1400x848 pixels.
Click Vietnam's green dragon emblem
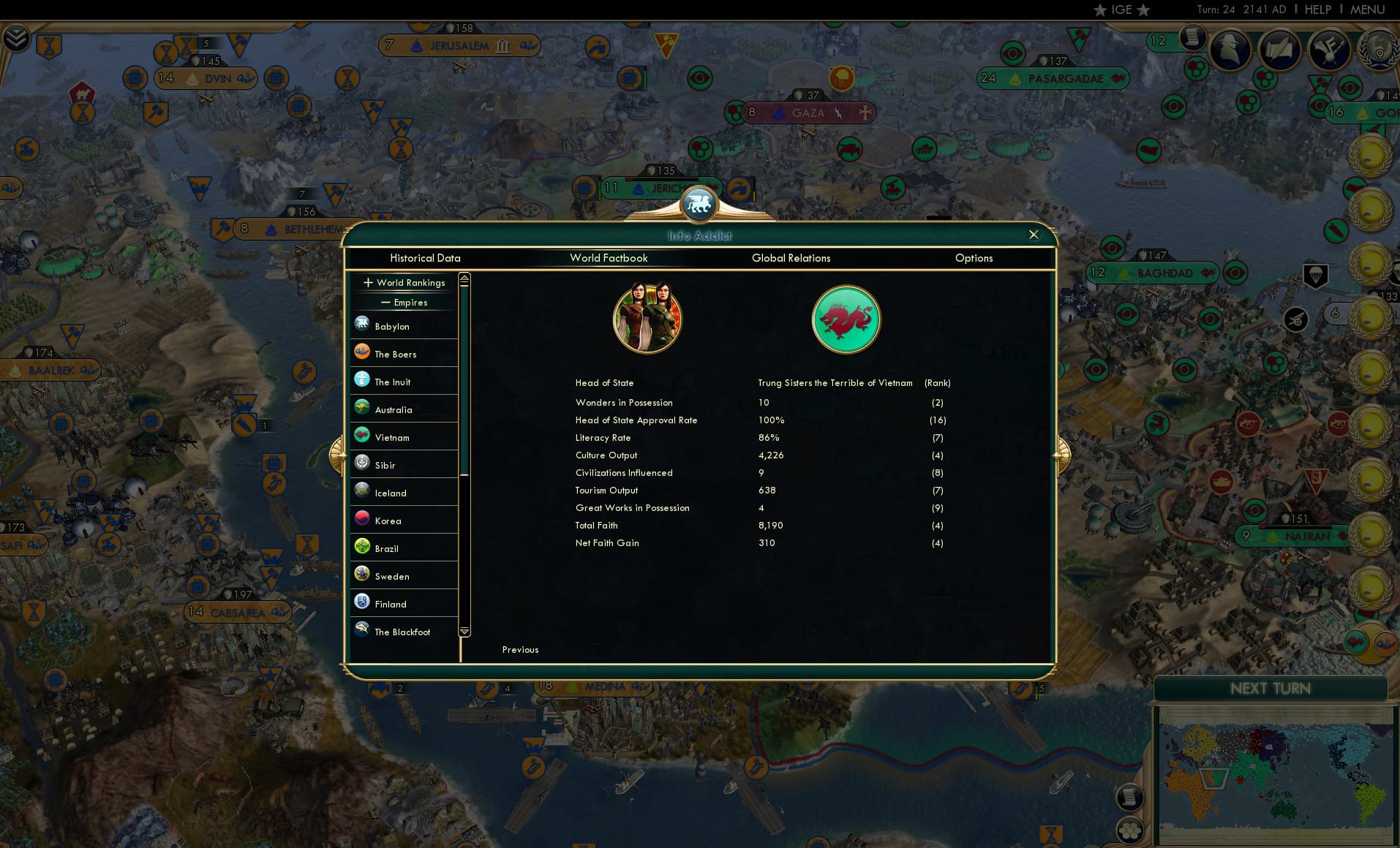coord(846,319)
